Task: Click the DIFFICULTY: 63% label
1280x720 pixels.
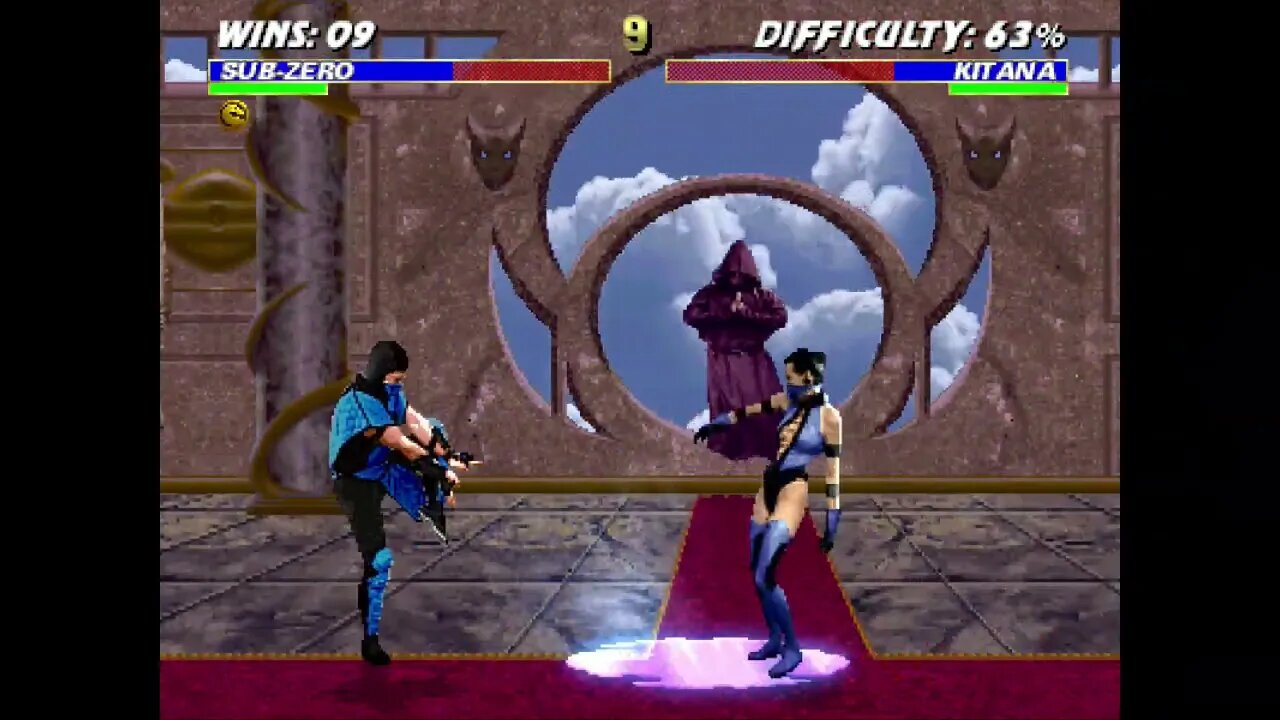Action: [912, 34]
